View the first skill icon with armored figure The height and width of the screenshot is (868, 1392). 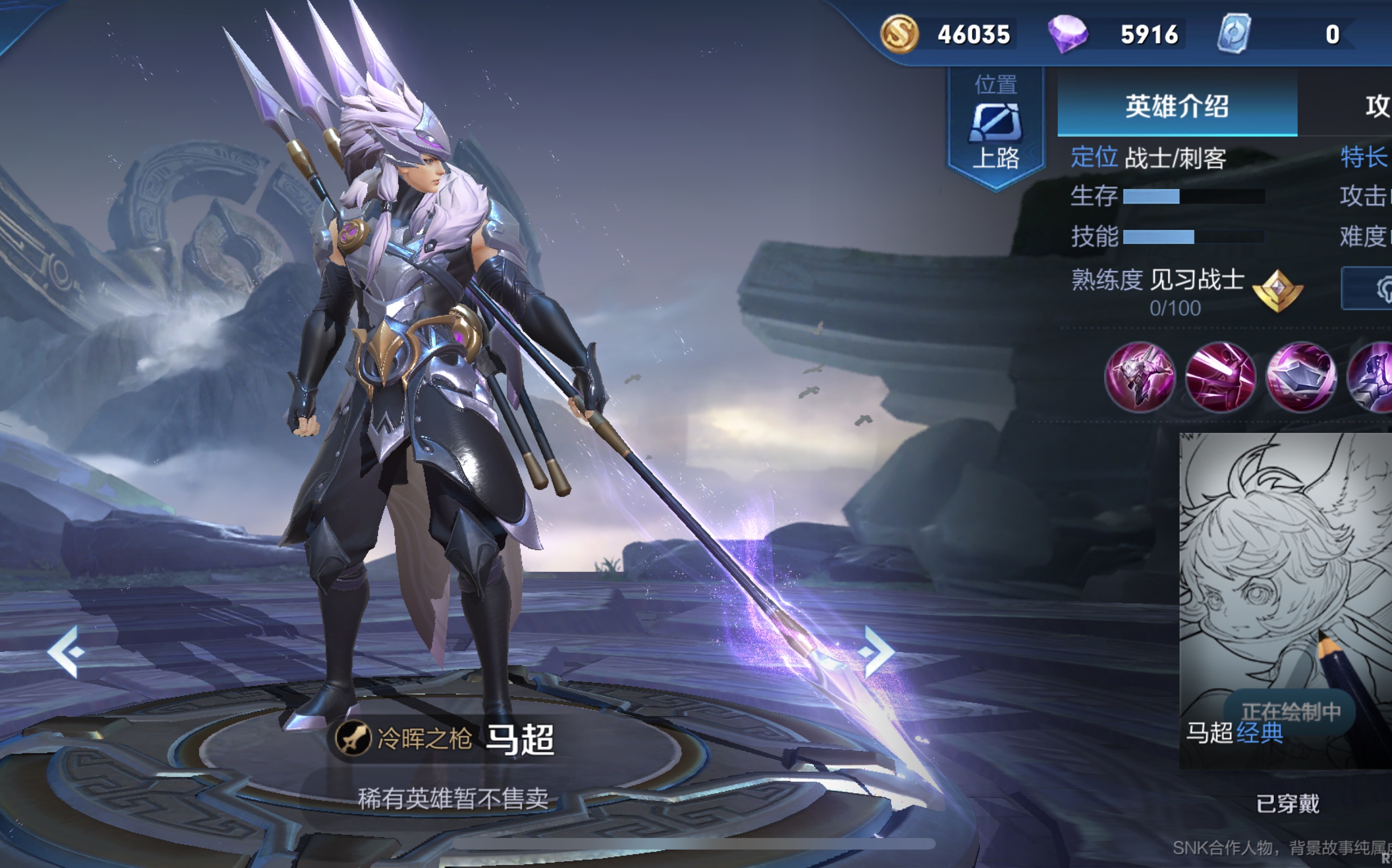(x=1140, y=377)
